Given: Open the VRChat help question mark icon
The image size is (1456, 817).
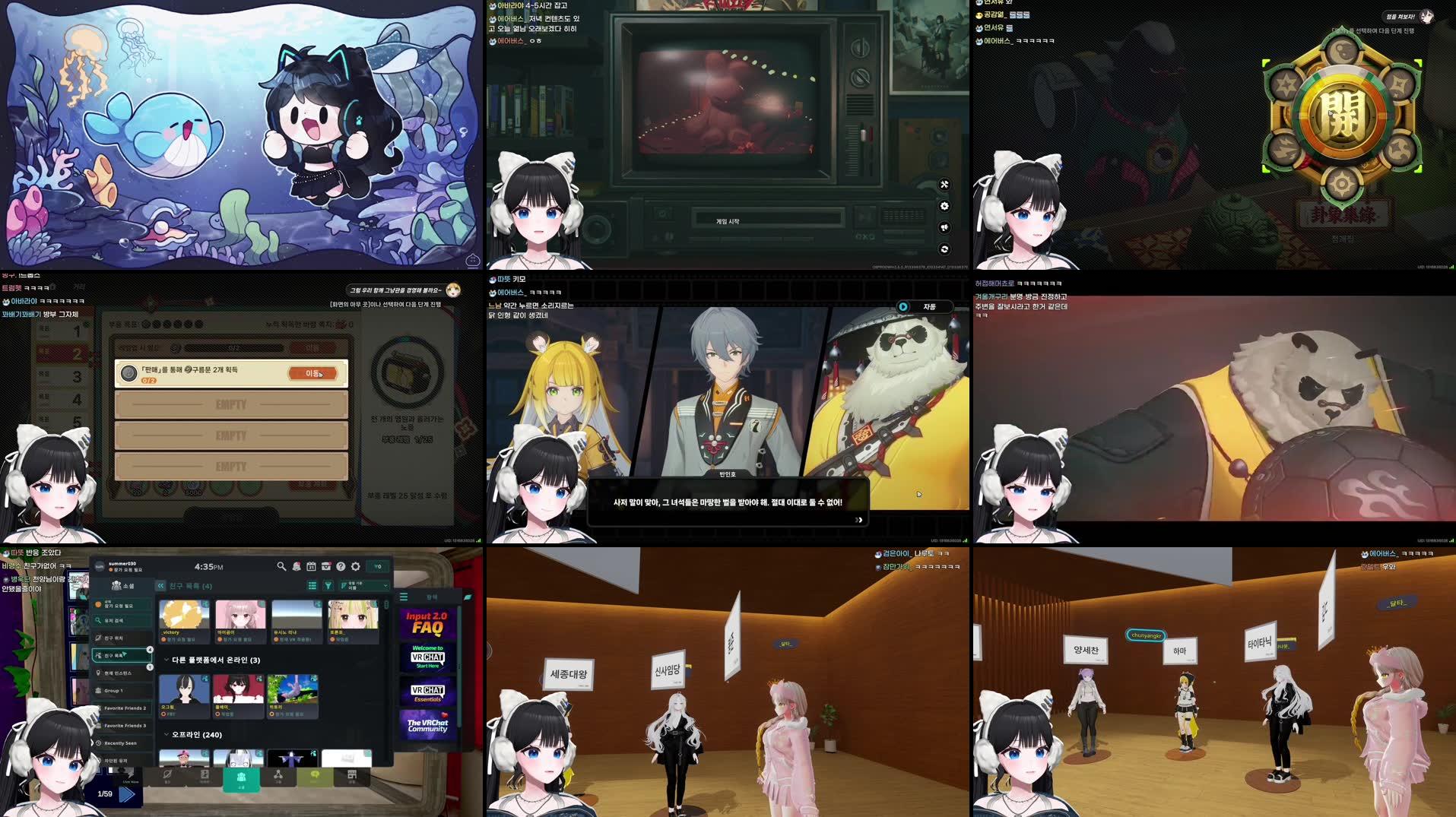Looking at the screenshot, I should tap(341, 566).
